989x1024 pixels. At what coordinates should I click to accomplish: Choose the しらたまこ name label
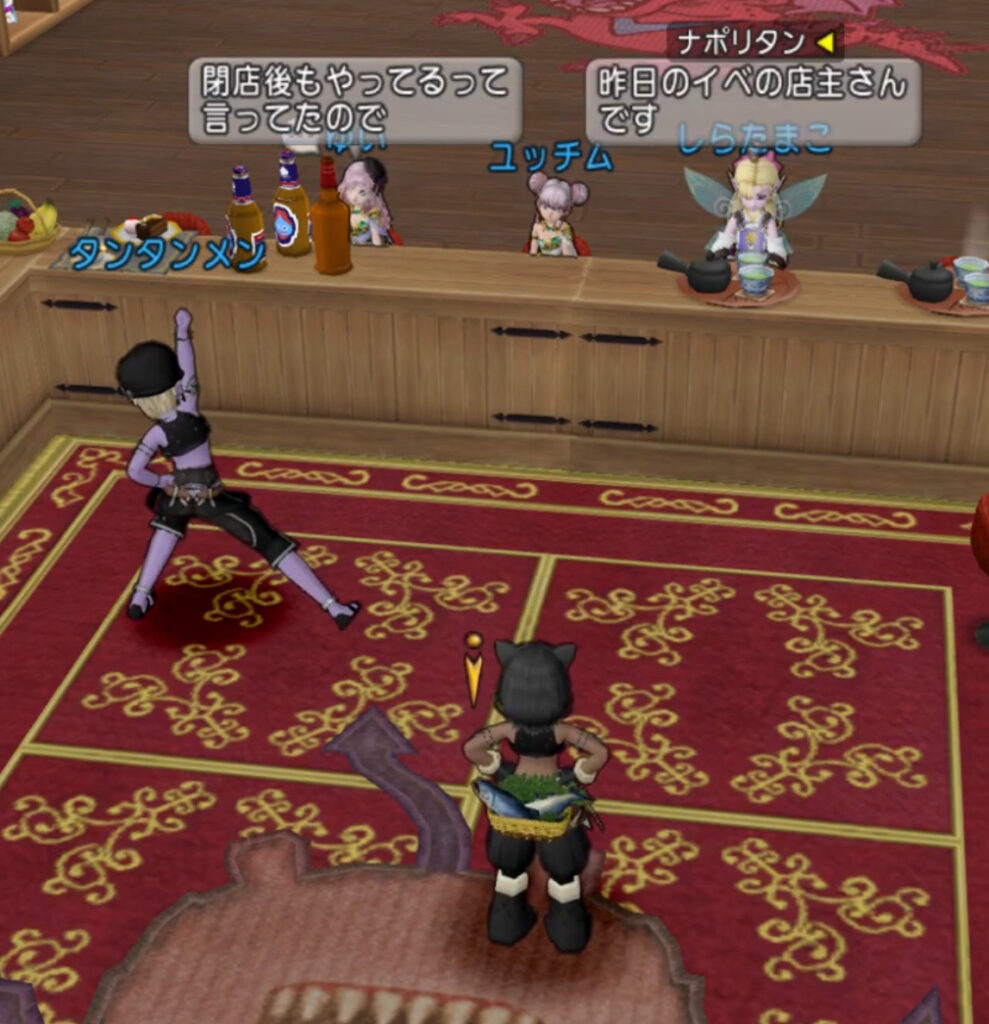755,139
